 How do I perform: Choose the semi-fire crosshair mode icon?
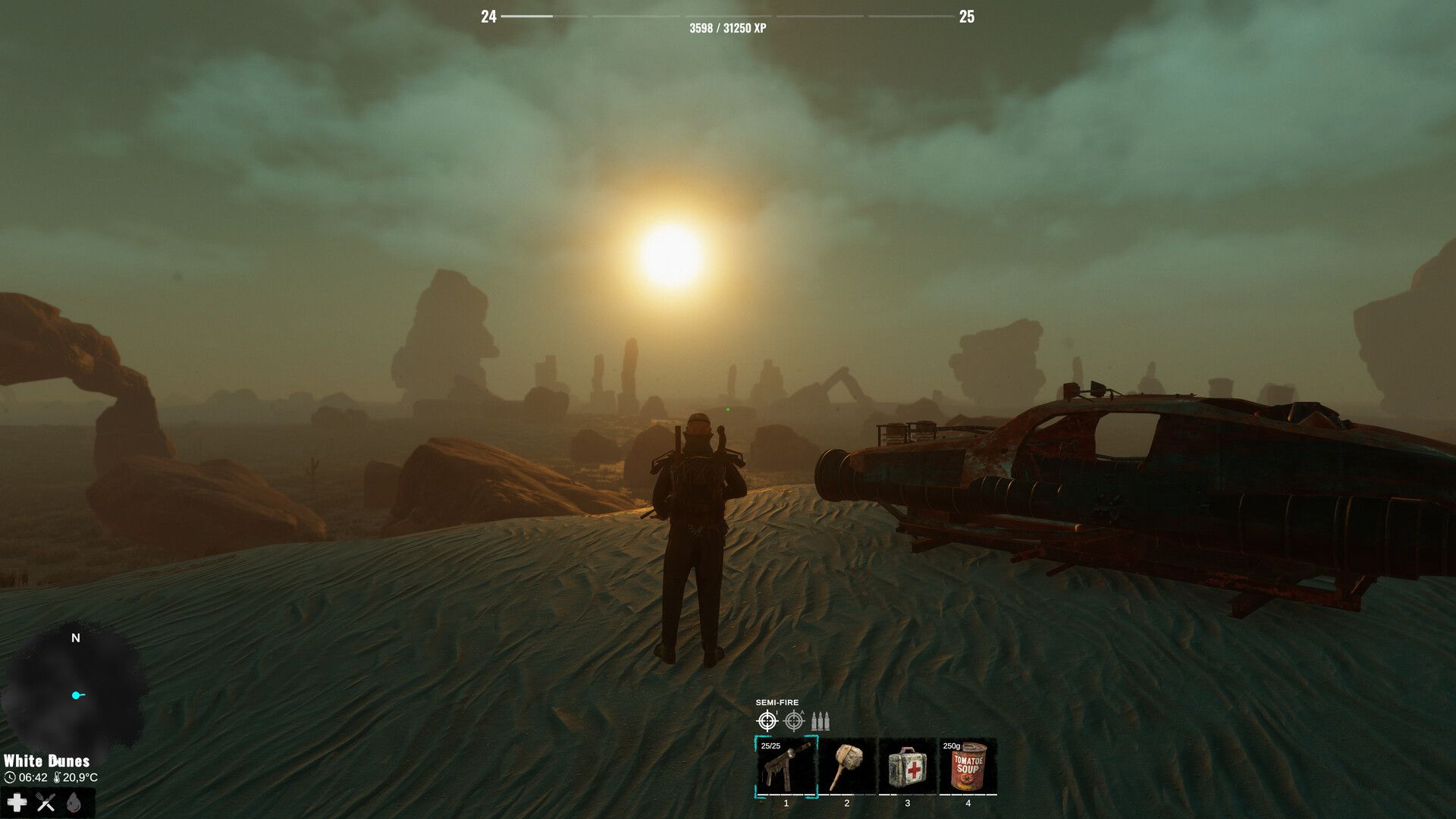(x=767, y=720)
